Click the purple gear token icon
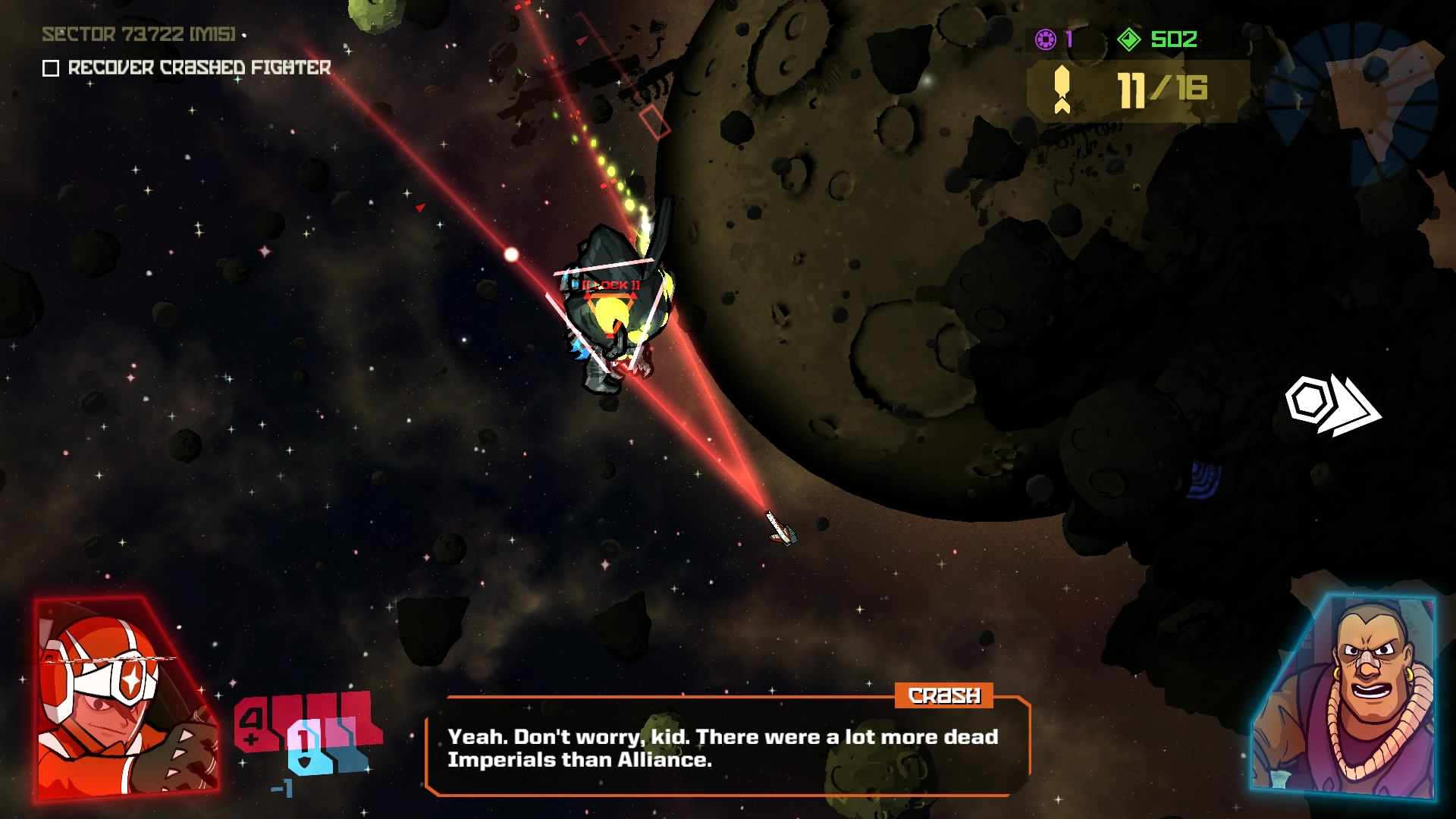The width and height of the screenshot is (1456, 819). click(1046, 39)
